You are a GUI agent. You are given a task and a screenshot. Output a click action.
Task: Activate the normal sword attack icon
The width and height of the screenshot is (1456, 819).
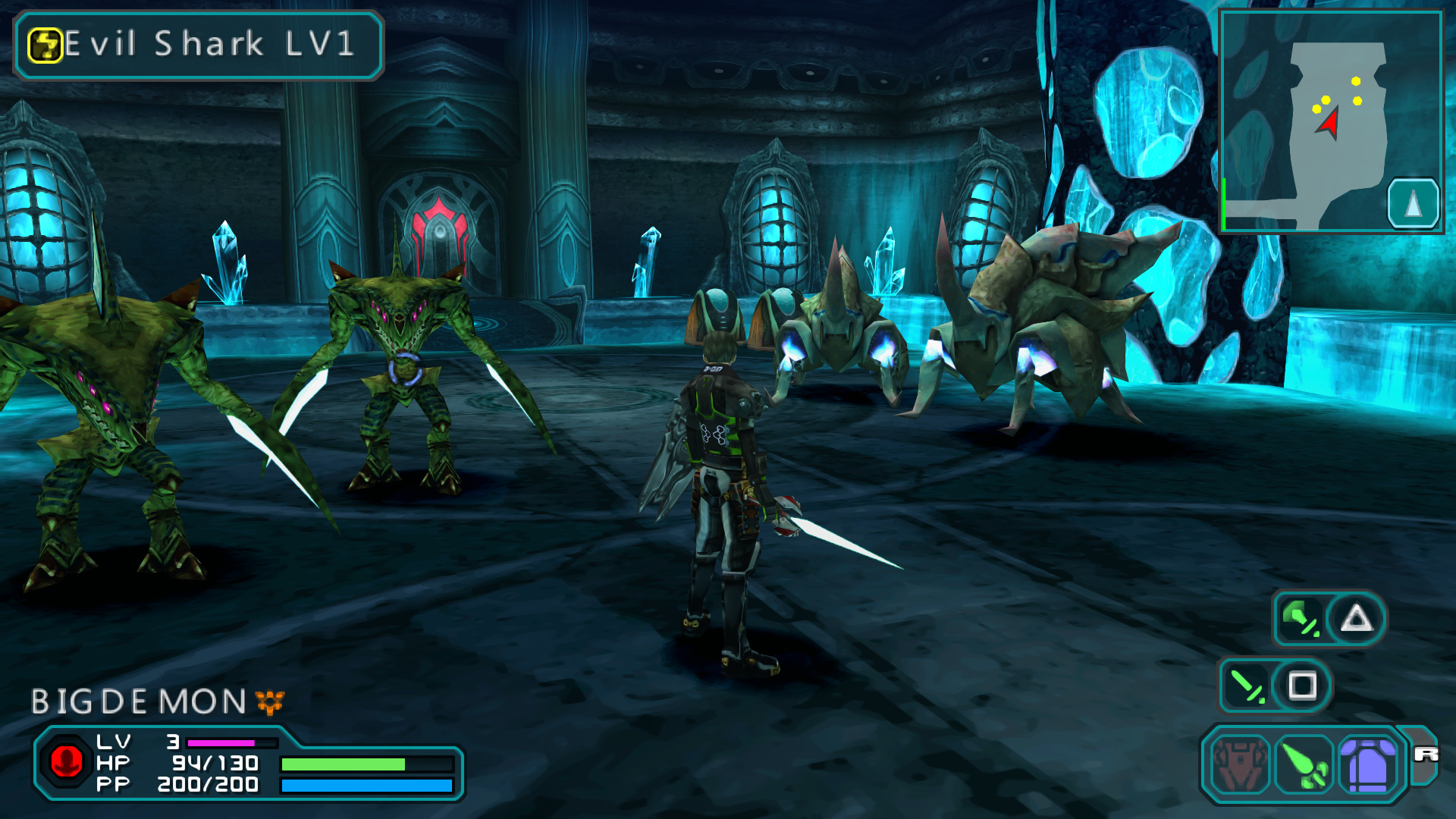tap(1246, 686)
